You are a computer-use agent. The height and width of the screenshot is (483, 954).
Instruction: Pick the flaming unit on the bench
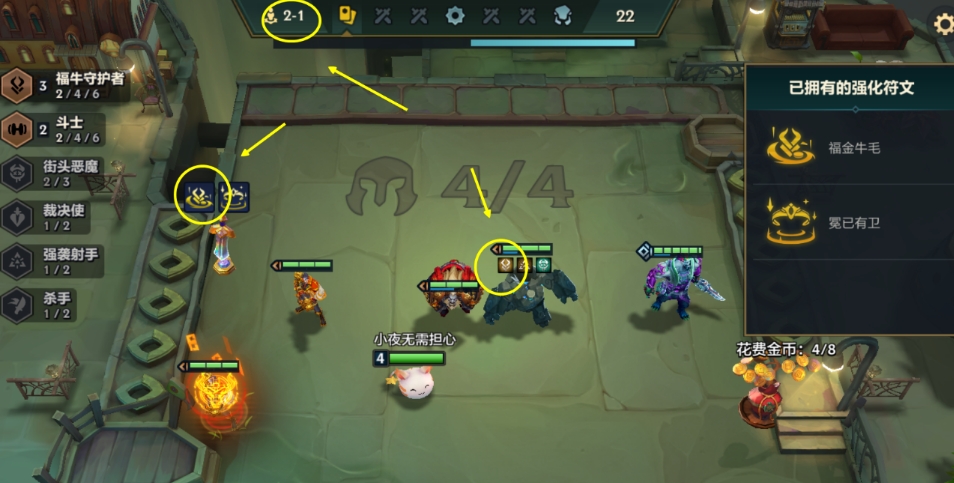211,397
